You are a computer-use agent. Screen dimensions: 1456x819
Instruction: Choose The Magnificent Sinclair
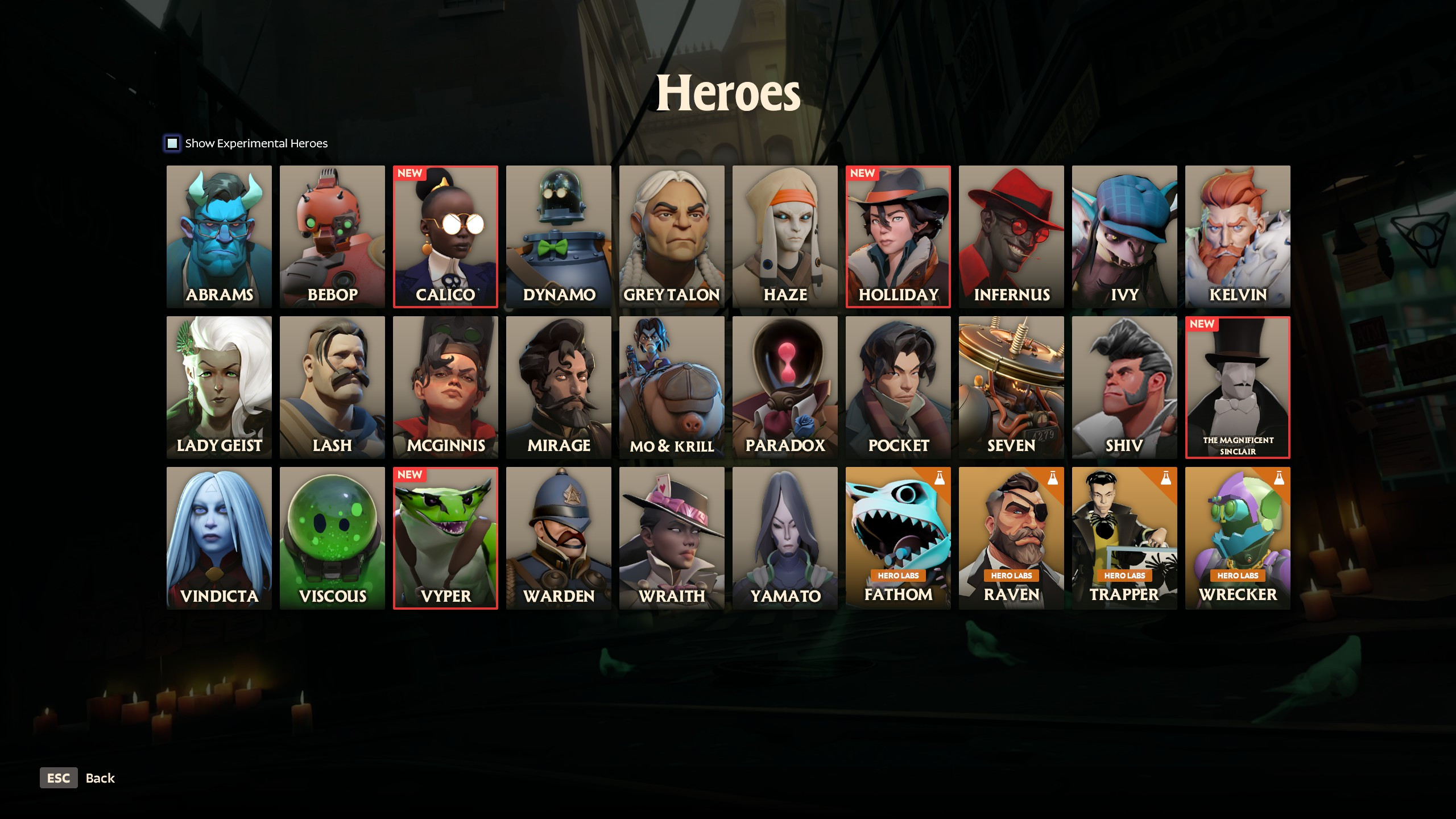click(x=1238, y=387)
